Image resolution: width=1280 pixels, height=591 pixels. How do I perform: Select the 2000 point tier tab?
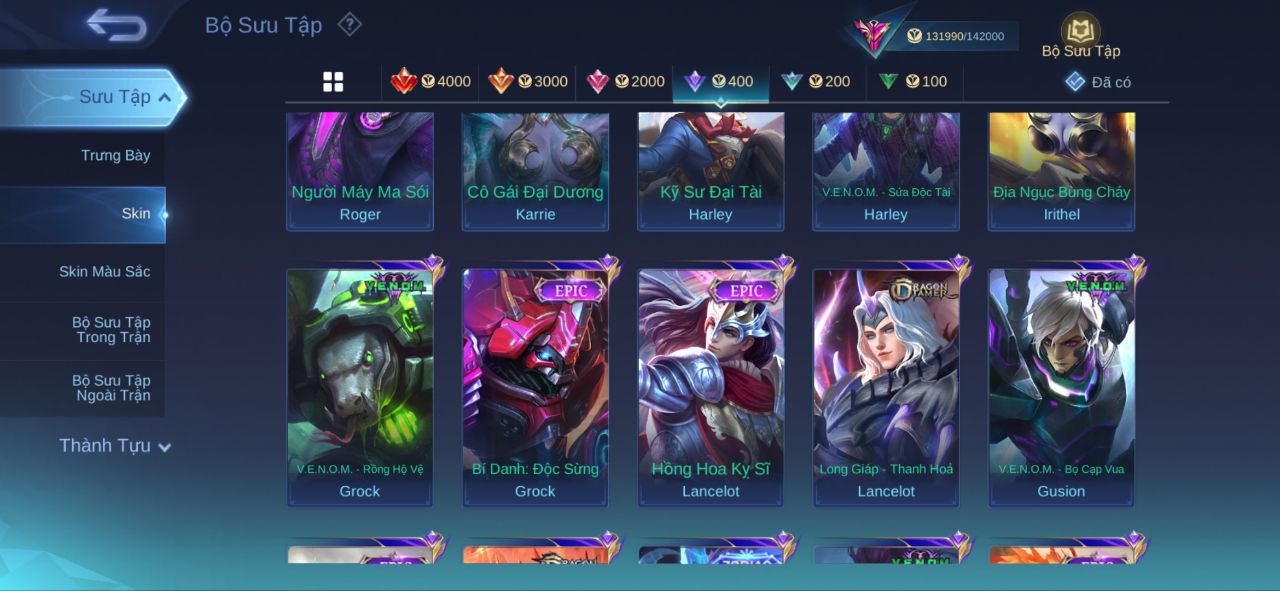click(625, 82)
